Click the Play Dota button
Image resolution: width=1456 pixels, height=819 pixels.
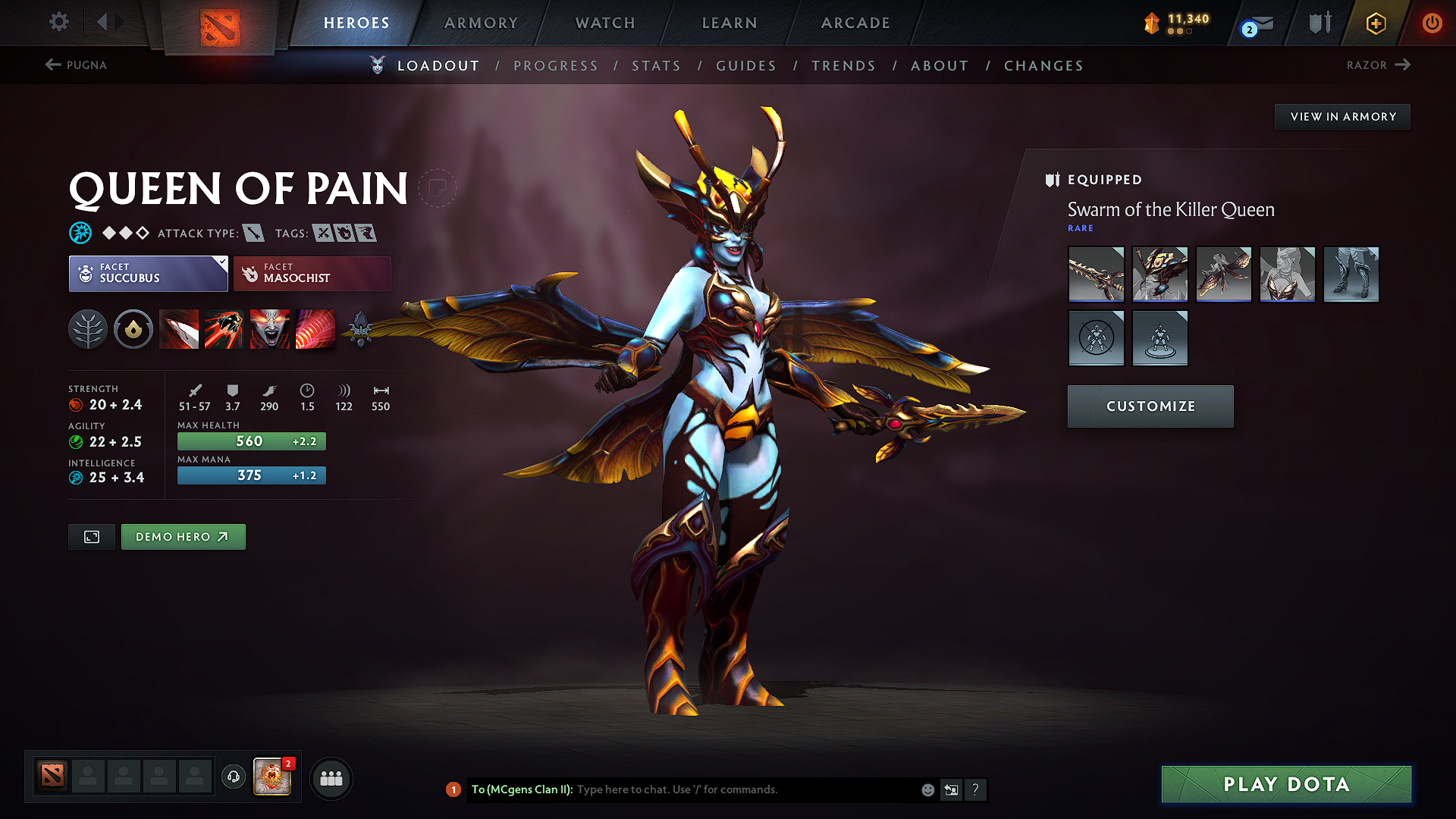point(1286,784)
